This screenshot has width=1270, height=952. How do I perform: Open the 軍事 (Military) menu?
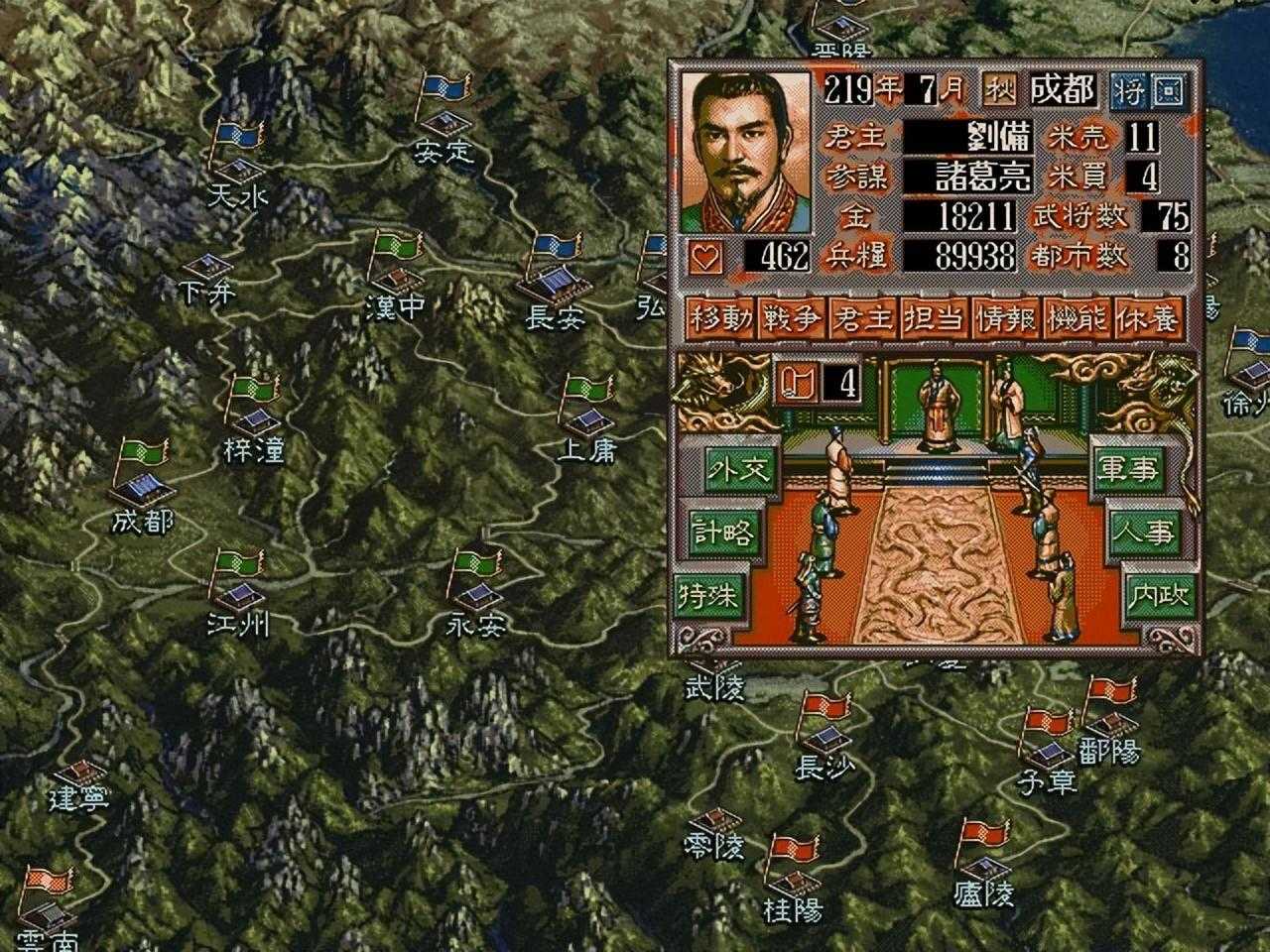coord(1126,471)
